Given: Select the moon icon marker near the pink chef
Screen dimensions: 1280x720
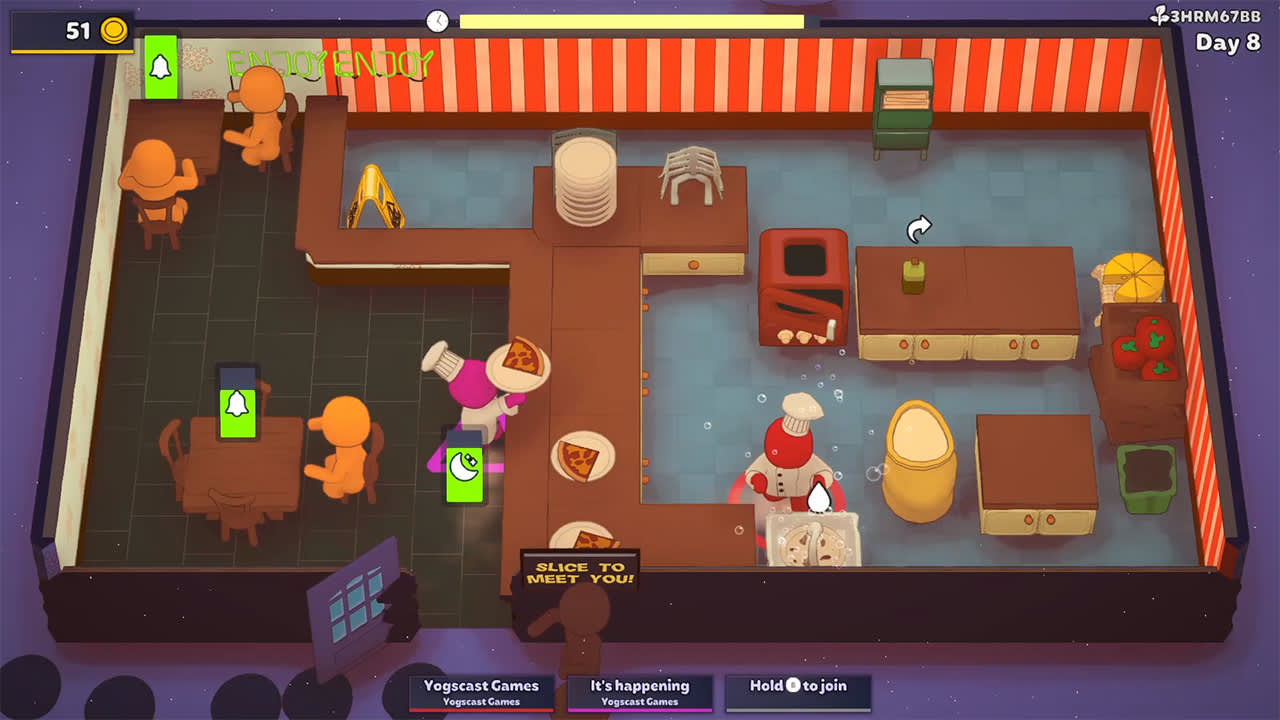Looking at the screenshot, I should (464, 465).
